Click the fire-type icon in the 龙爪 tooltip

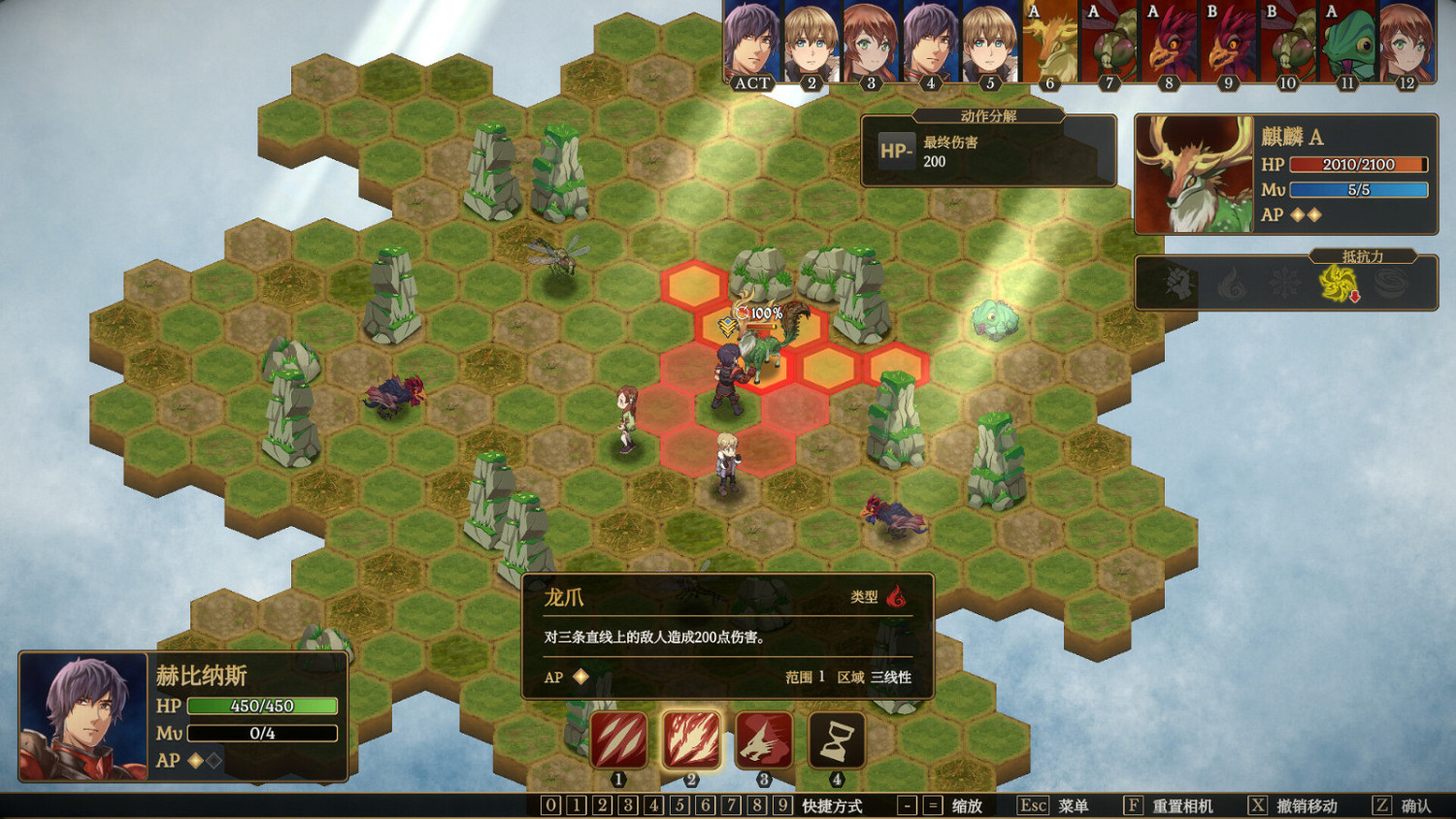[x=898, y=600]
